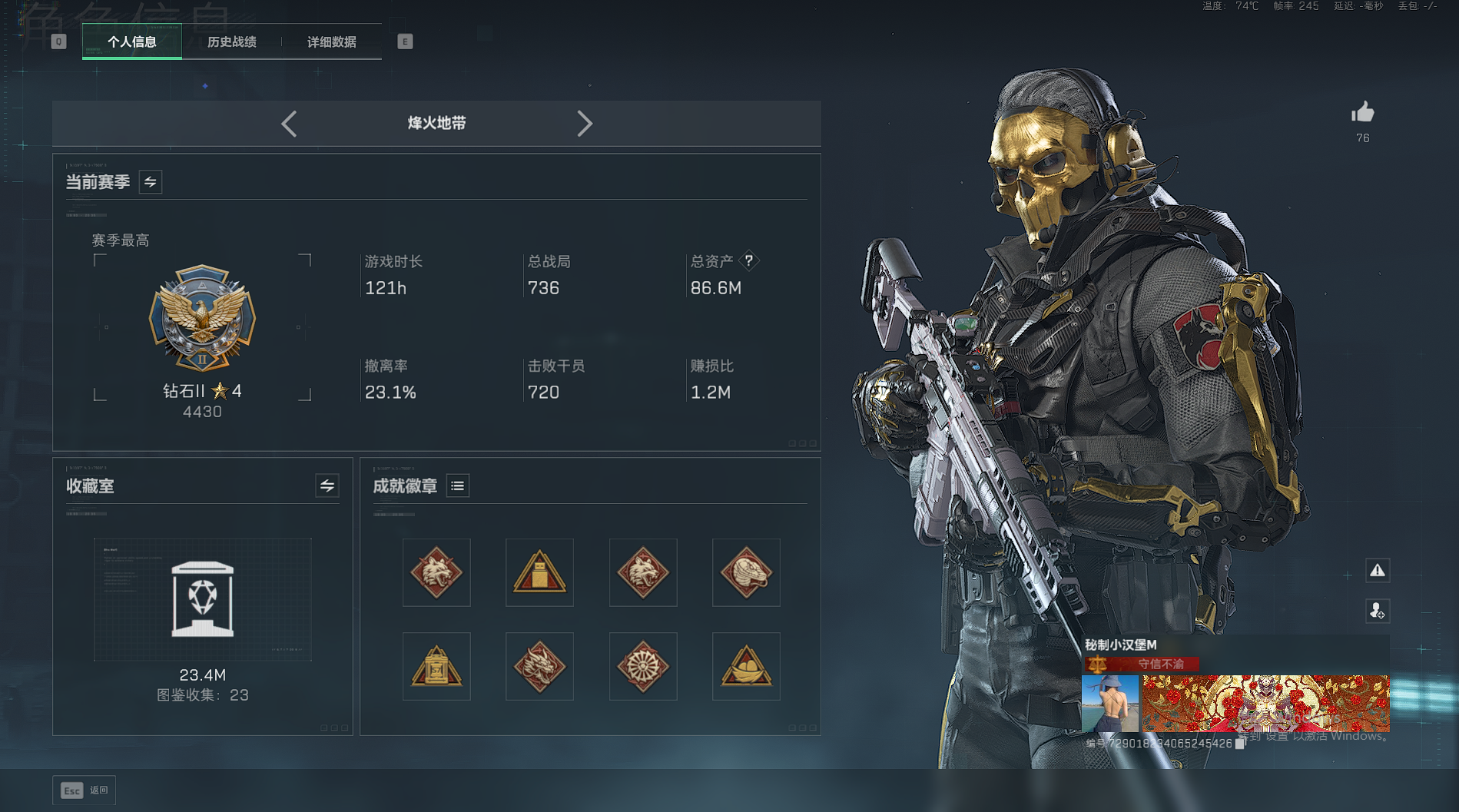Open the 历史战绩 tab

pos(231,41)
